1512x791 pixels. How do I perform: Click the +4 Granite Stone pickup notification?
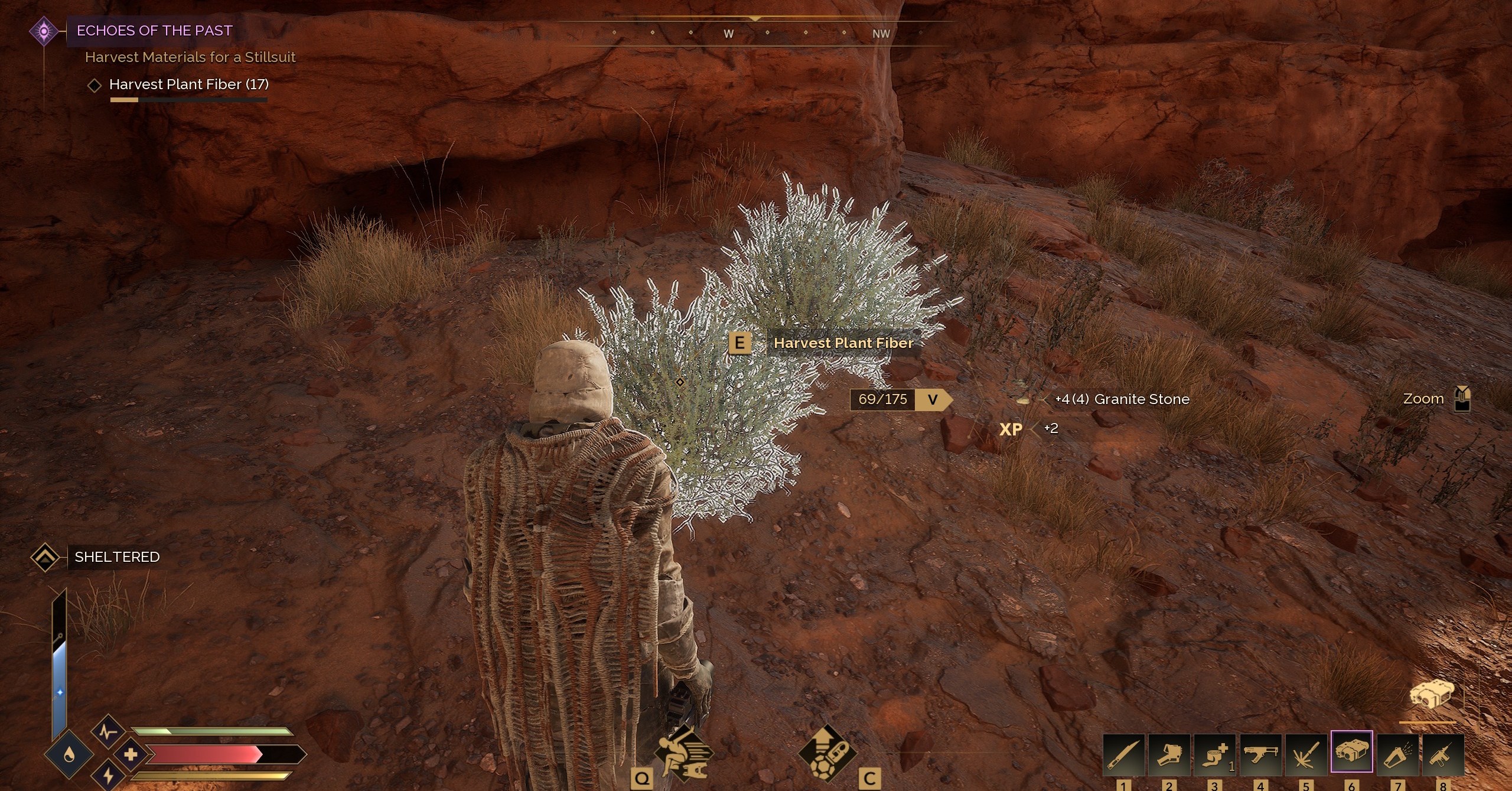click(x=1121, y=399)
